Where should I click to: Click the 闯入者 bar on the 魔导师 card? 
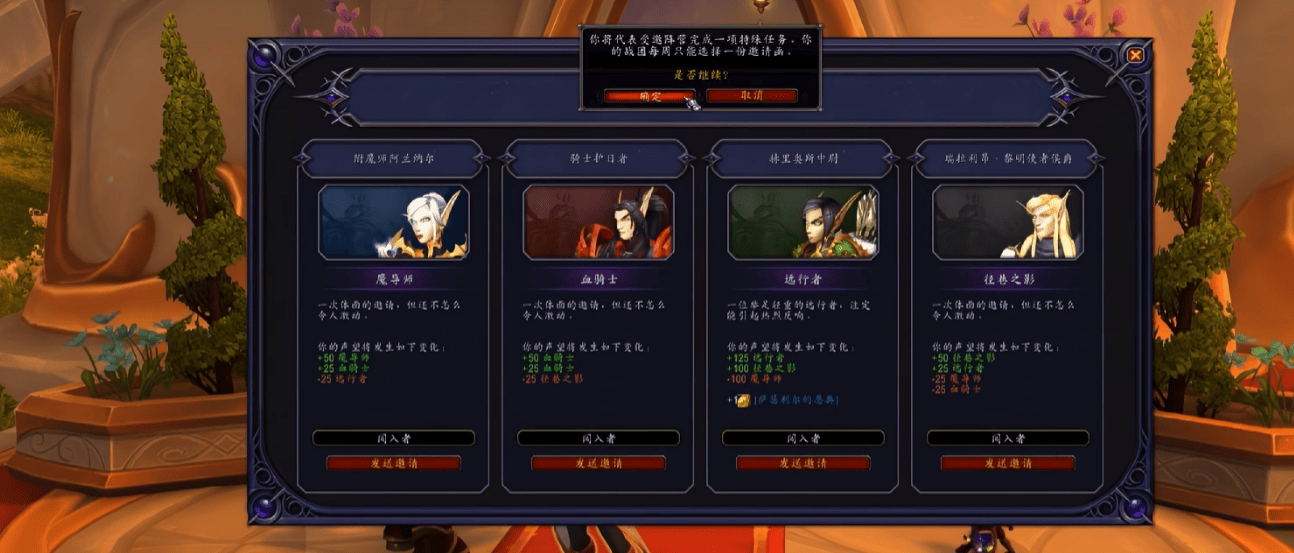[x=394, y=438]
